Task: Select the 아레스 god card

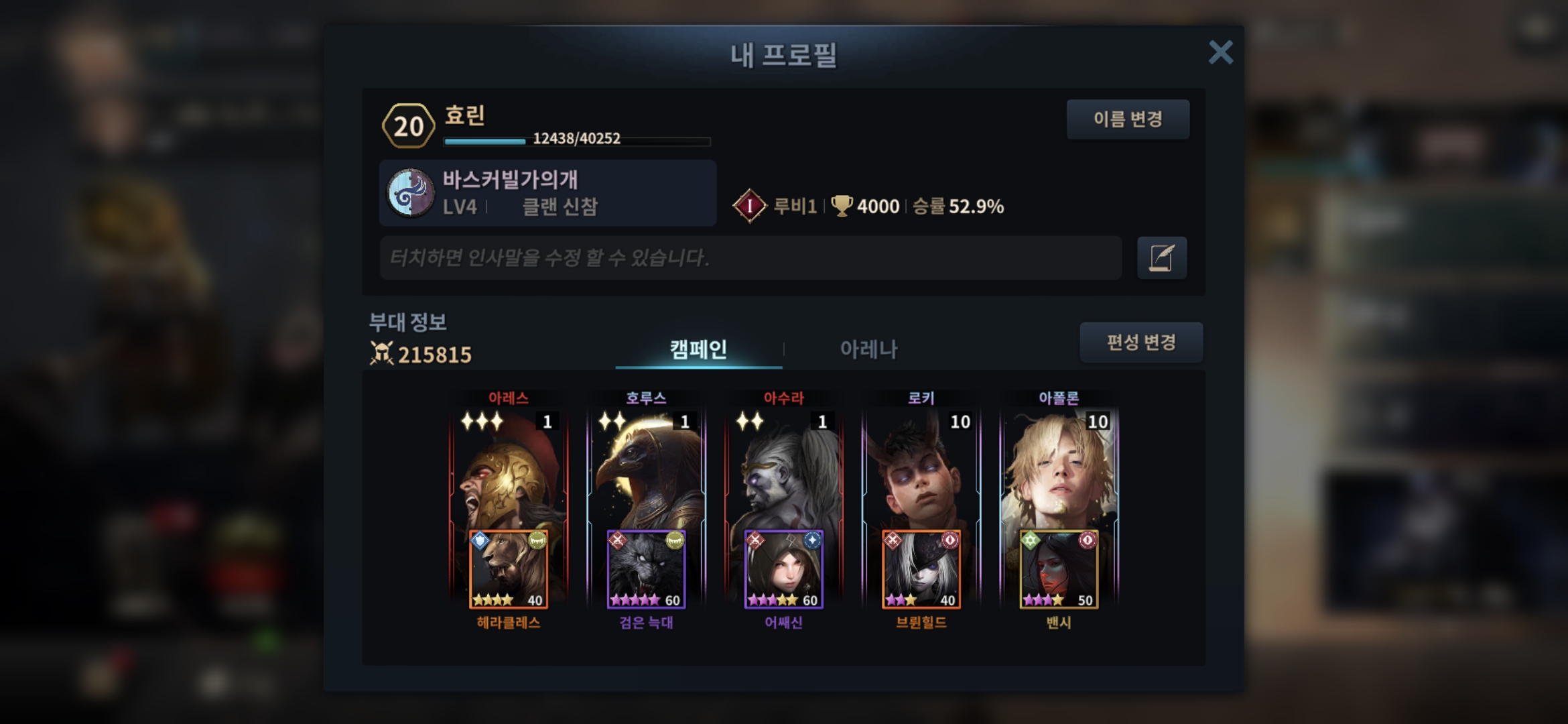Action: tap(509, 469)
